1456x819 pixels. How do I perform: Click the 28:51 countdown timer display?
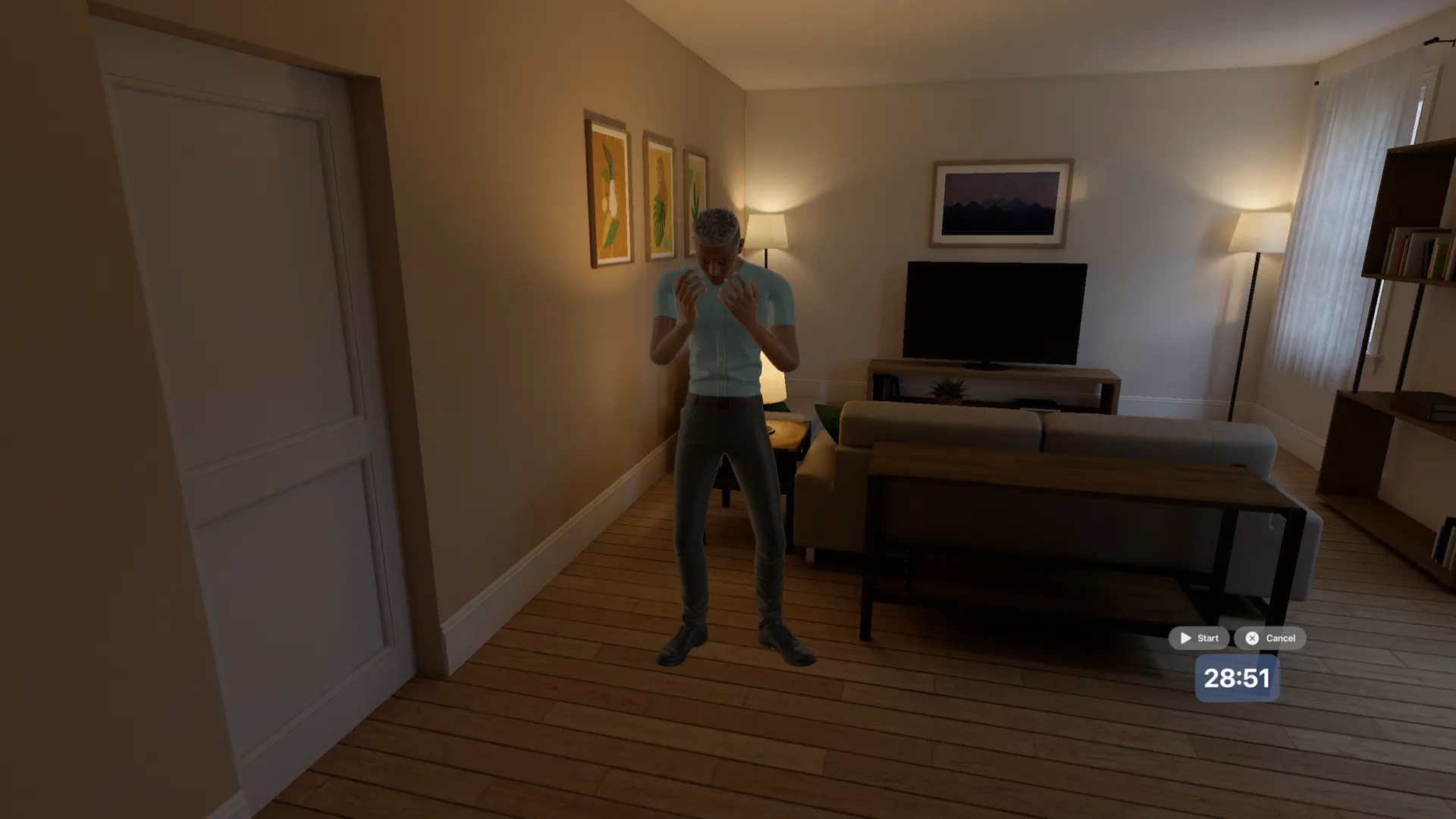[x=1238, y=678]
